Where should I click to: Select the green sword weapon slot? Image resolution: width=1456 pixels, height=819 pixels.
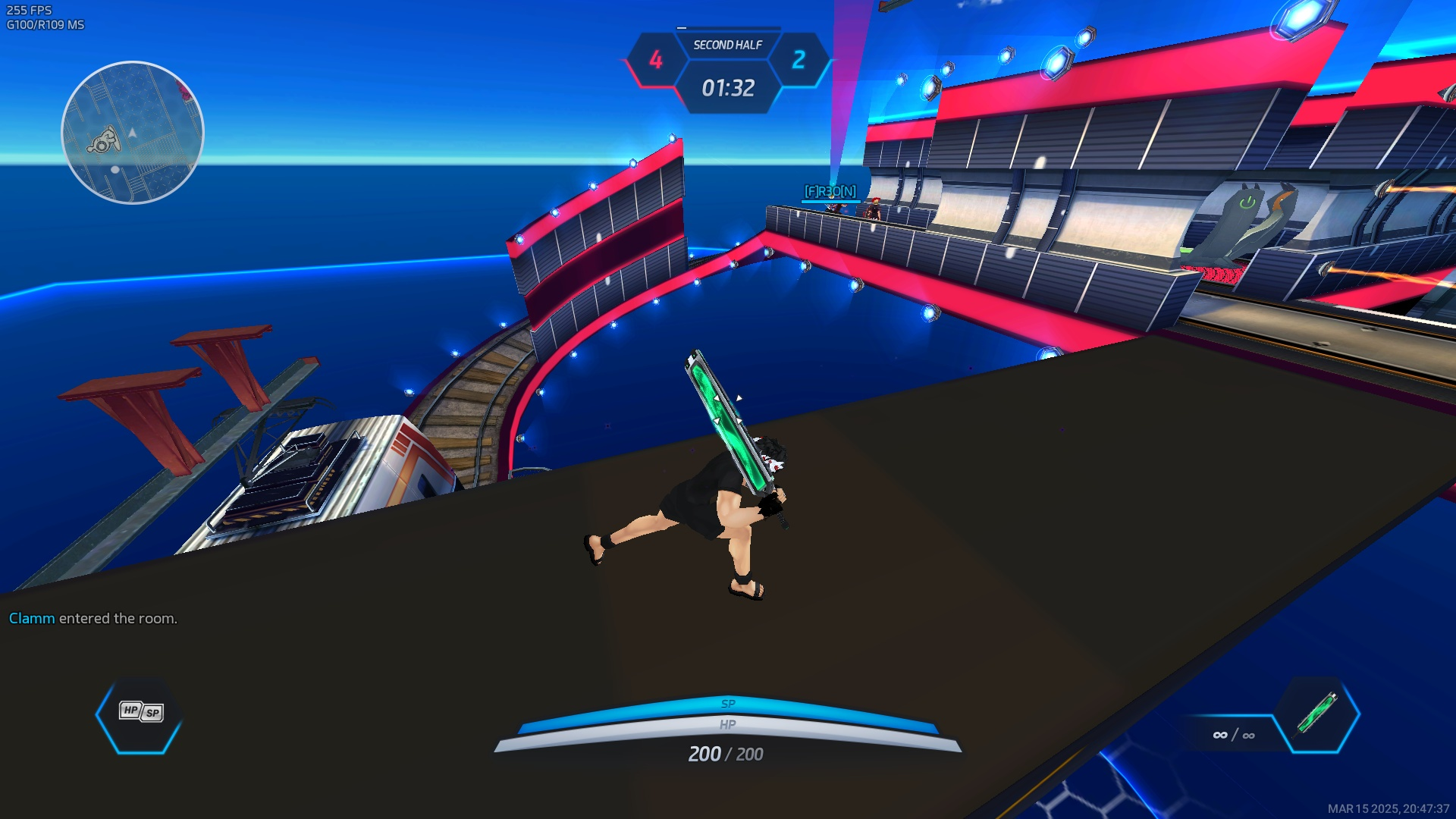click(x=1317, y=713)
